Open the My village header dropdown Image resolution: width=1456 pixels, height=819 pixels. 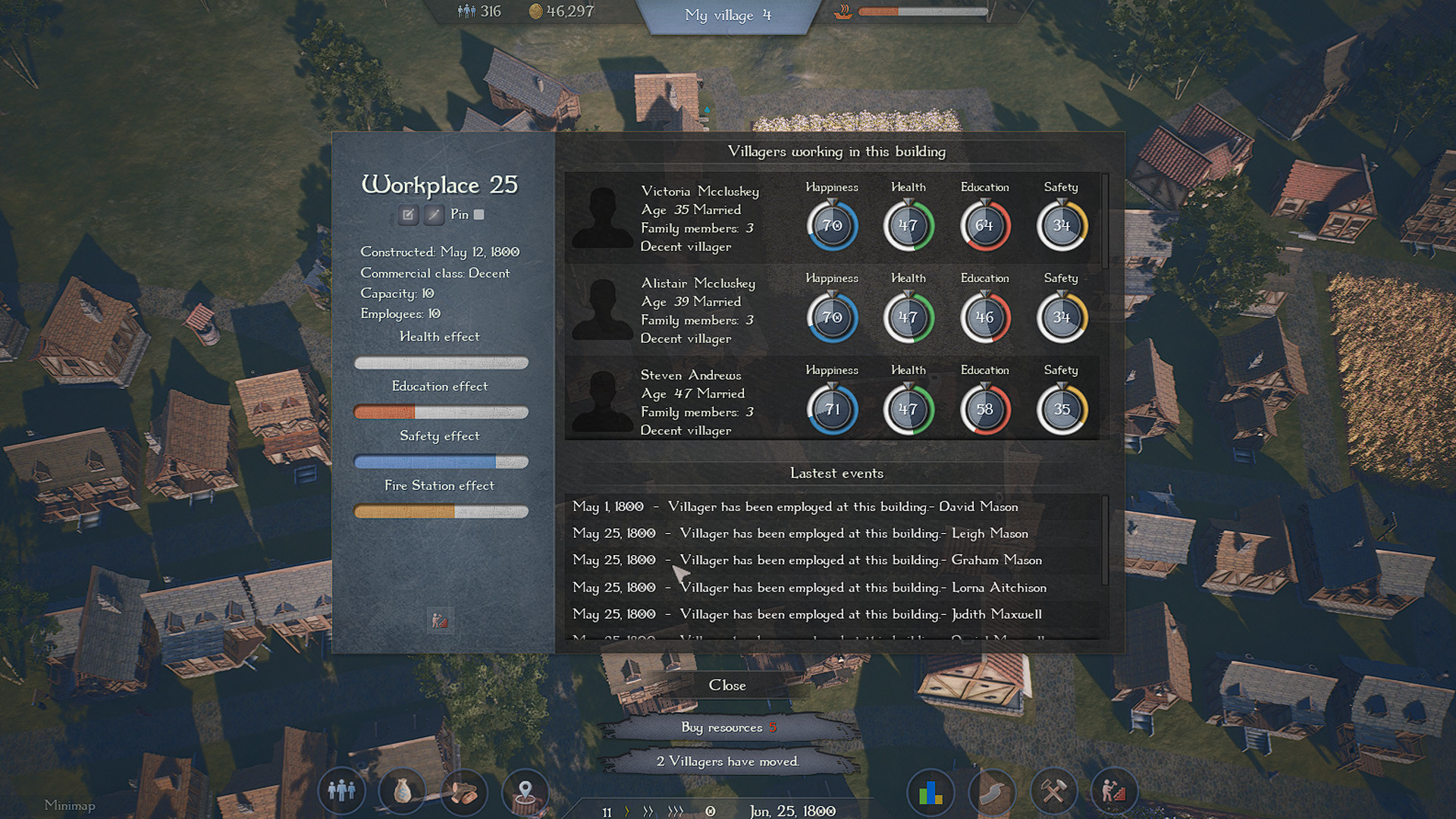[728, 16]
